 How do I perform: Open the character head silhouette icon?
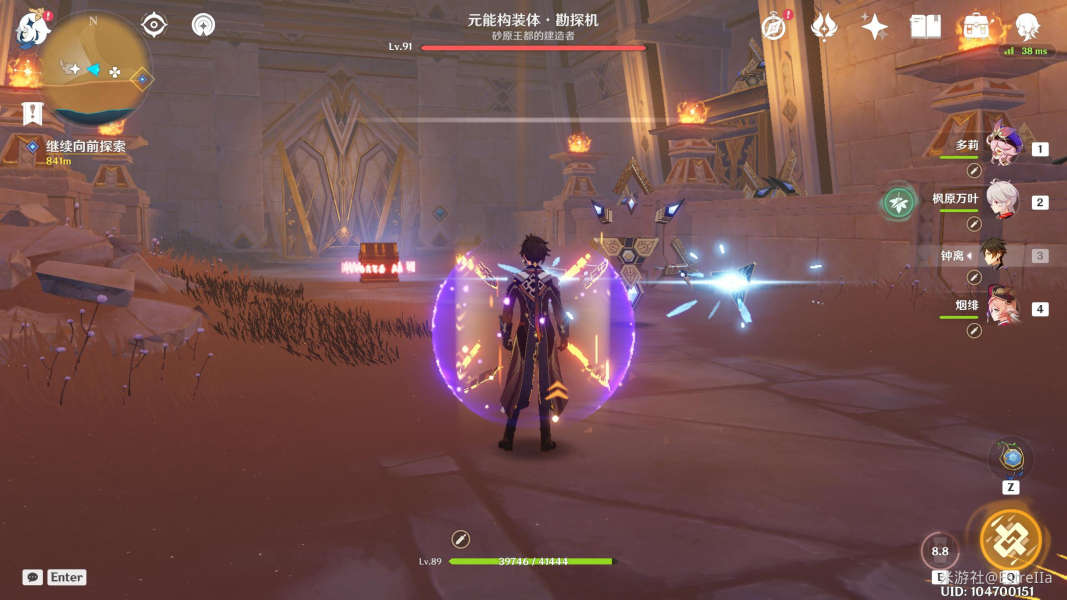(x=1027, y=26)
